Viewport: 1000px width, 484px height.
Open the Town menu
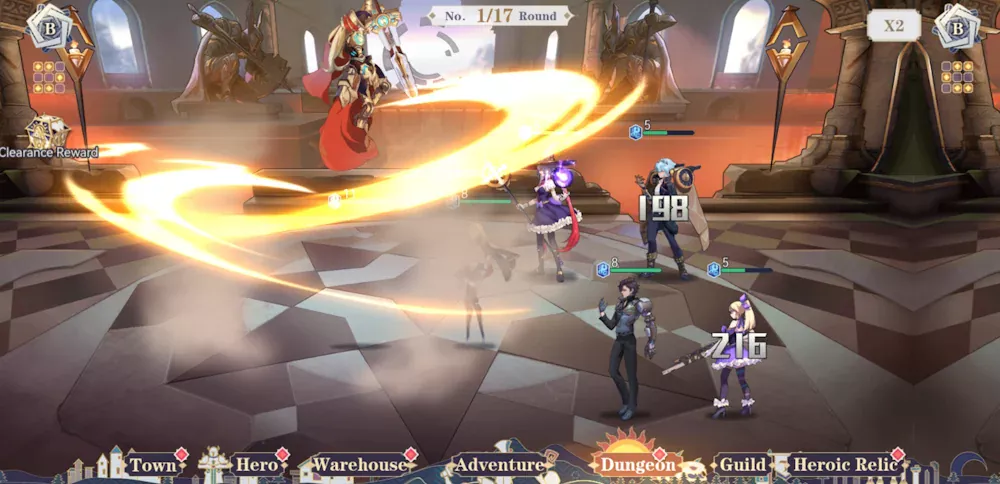[x=154, y=465]
